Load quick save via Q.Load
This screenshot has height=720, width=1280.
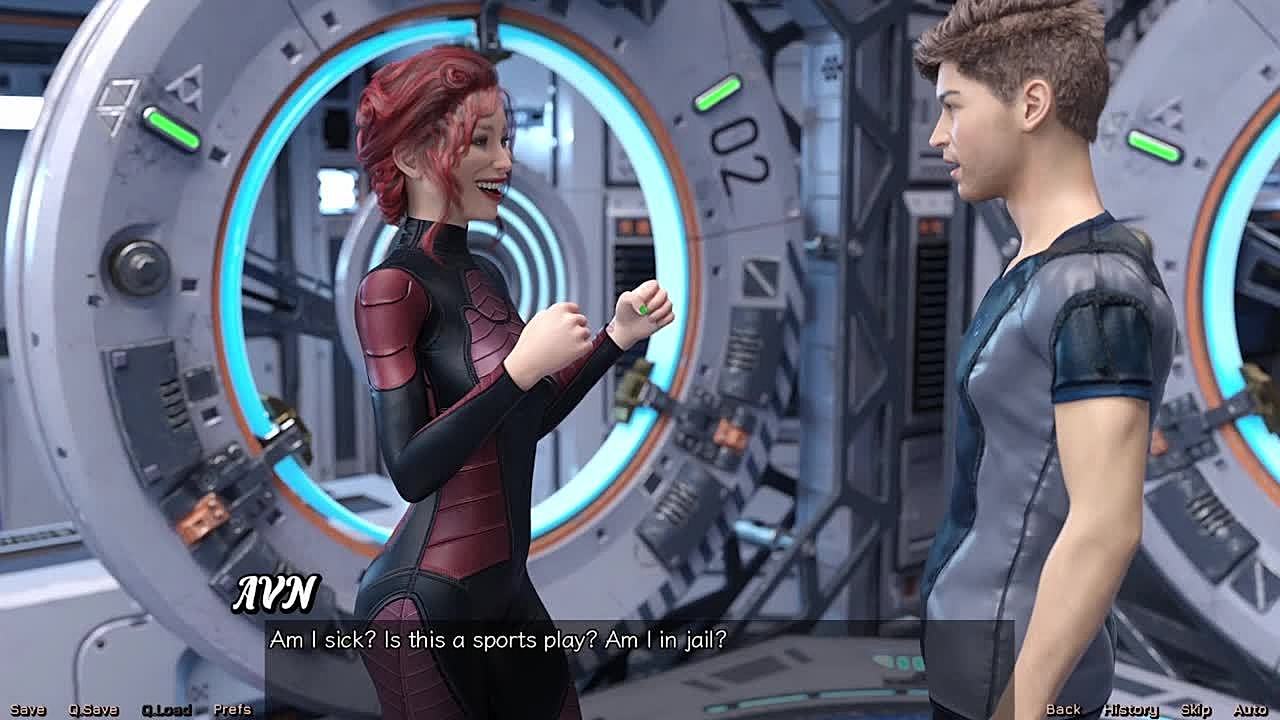click(166, 710)
